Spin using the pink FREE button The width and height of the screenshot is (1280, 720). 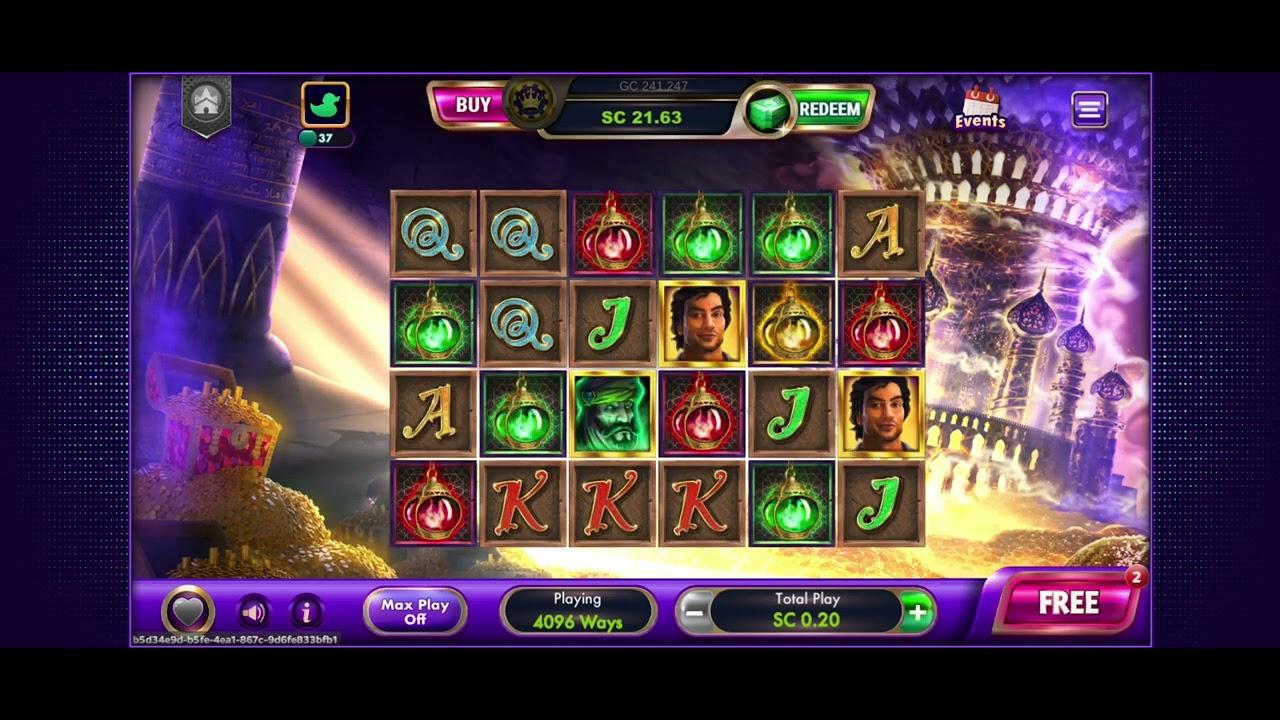click(x=1068, y=603)
